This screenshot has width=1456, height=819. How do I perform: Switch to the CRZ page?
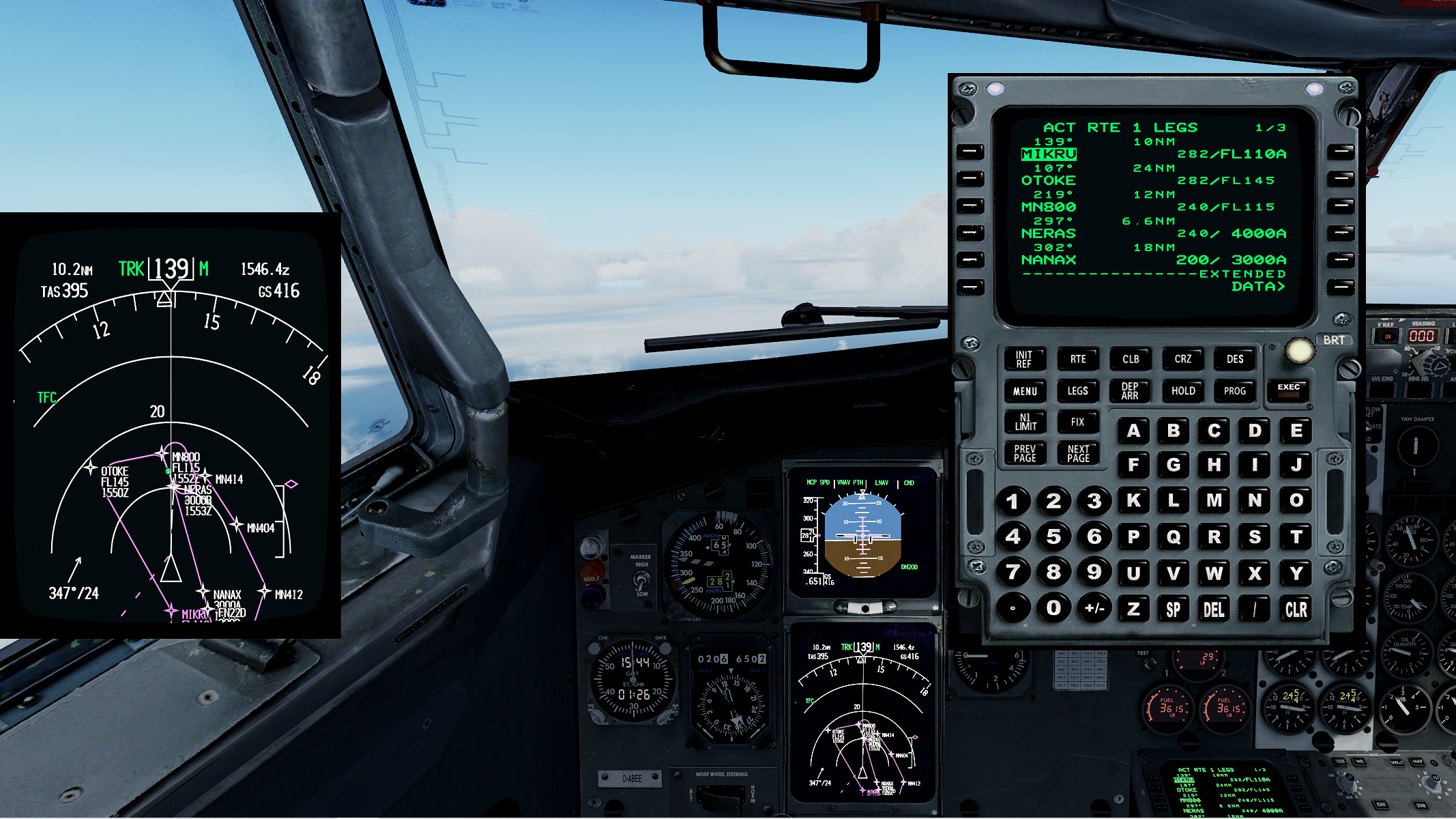1182,359
